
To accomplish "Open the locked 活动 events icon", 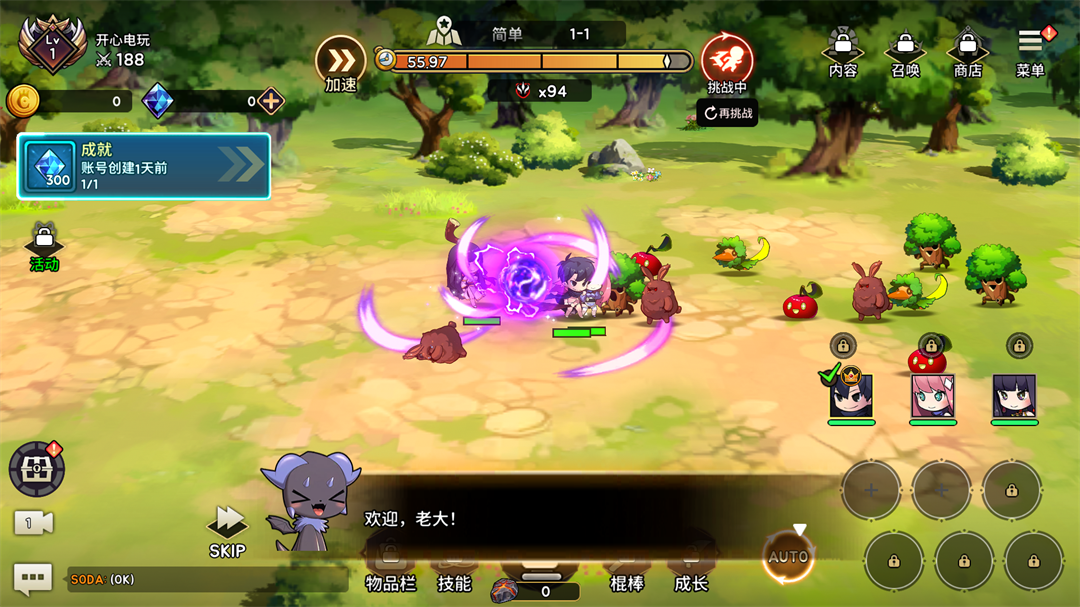I will (44, 248).
